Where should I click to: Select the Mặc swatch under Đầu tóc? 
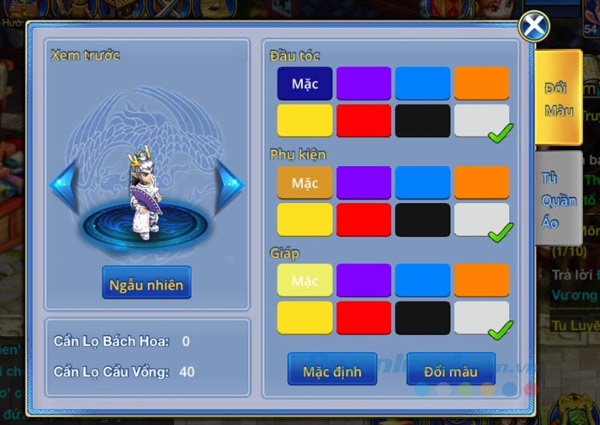click(305, 84)
